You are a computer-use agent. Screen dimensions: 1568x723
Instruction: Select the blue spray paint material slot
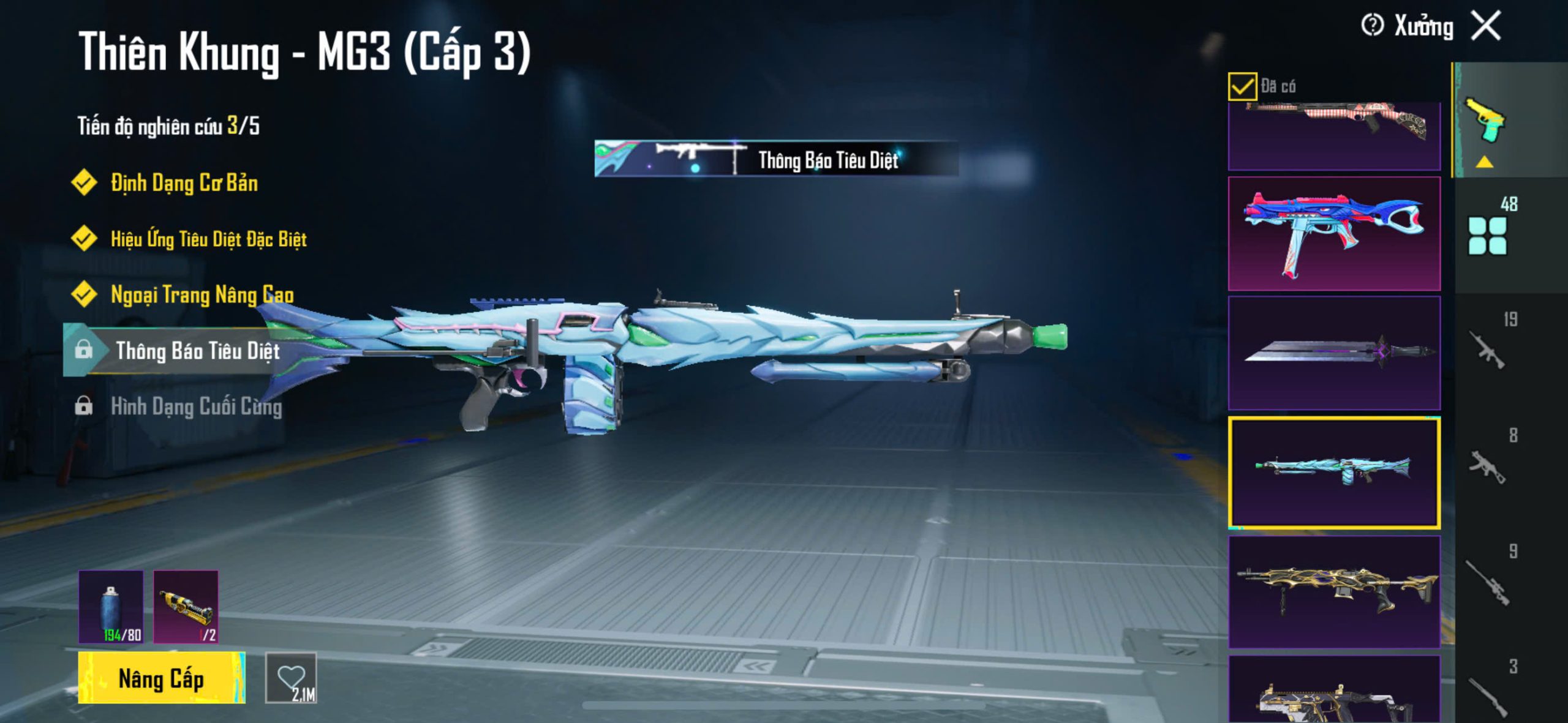tap(111, 607)
